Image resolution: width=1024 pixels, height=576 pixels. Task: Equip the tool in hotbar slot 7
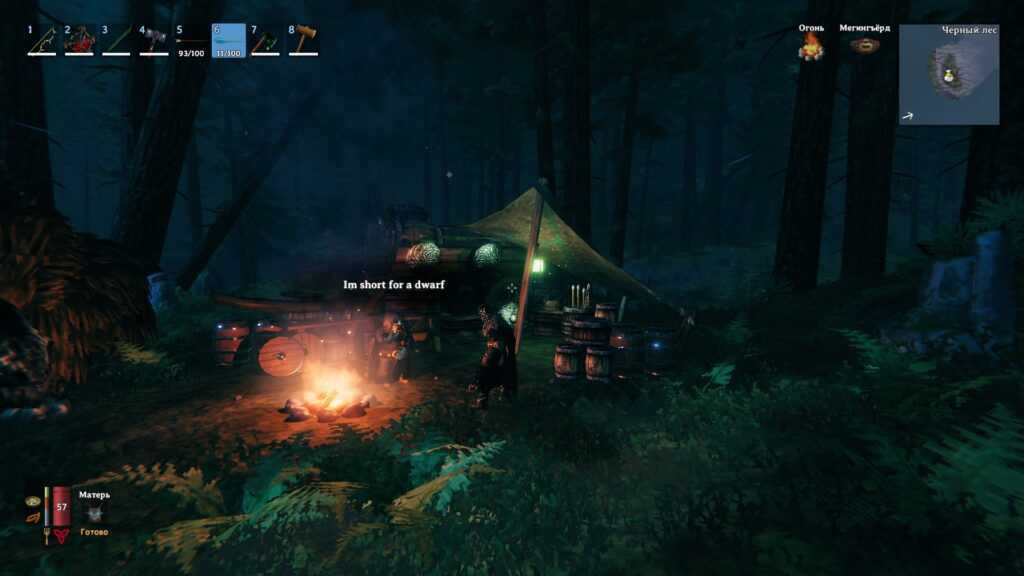(265, 40)
